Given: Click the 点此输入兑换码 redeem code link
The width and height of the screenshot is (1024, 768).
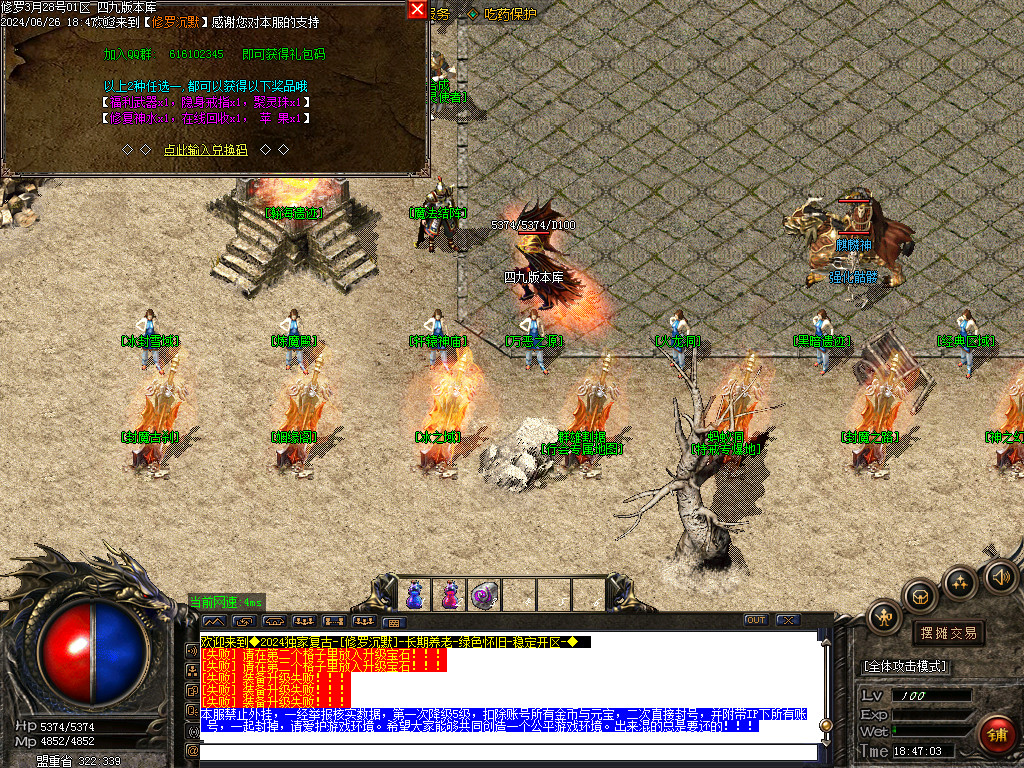Looking at the screenshot, I should (206, 150).
